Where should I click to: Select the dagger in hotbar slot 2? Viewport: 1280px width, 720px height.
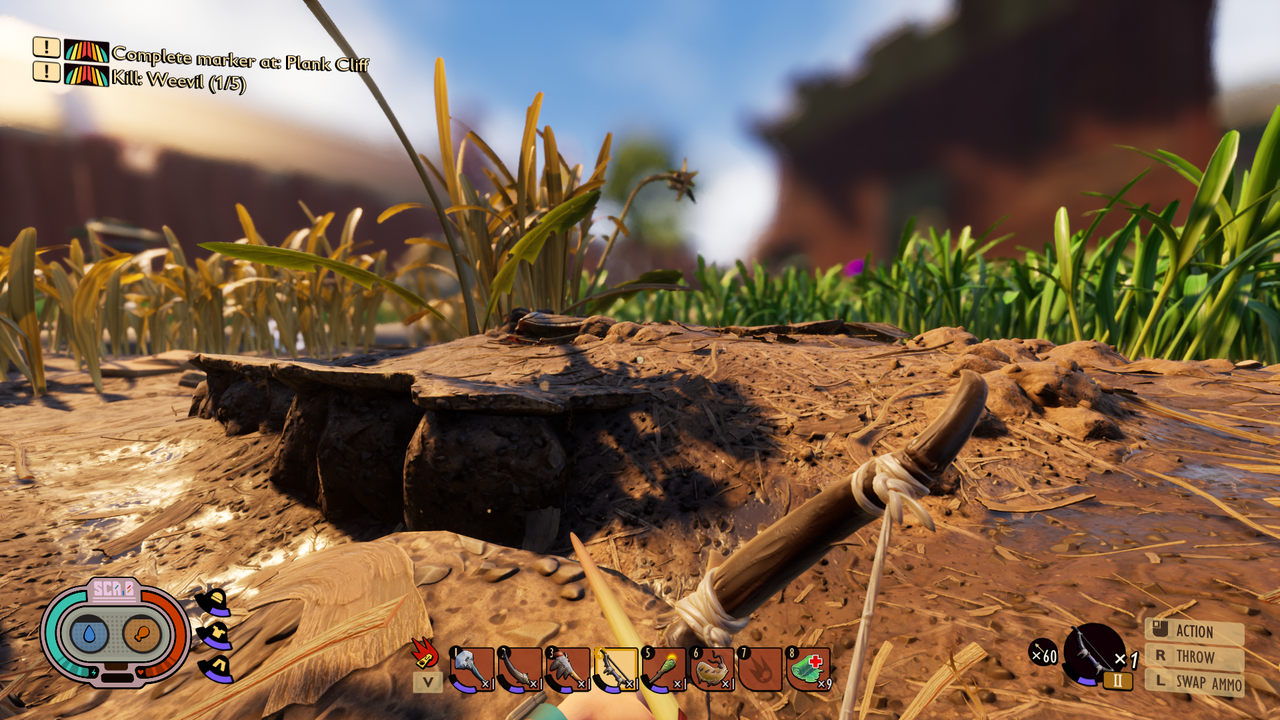[520, 663]
